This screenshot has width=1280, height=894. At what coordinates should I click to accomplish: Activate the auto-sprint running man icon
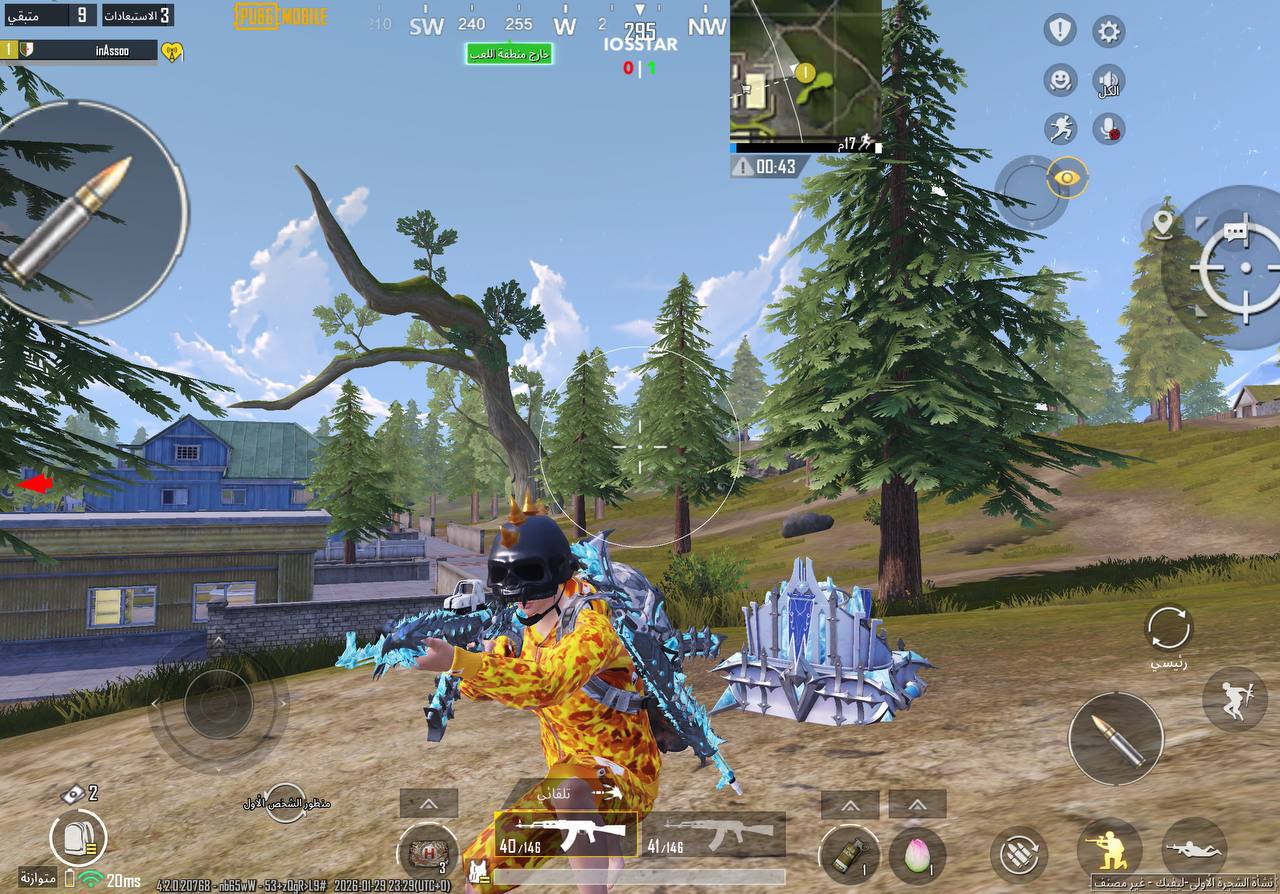(x=1060, y=128)
